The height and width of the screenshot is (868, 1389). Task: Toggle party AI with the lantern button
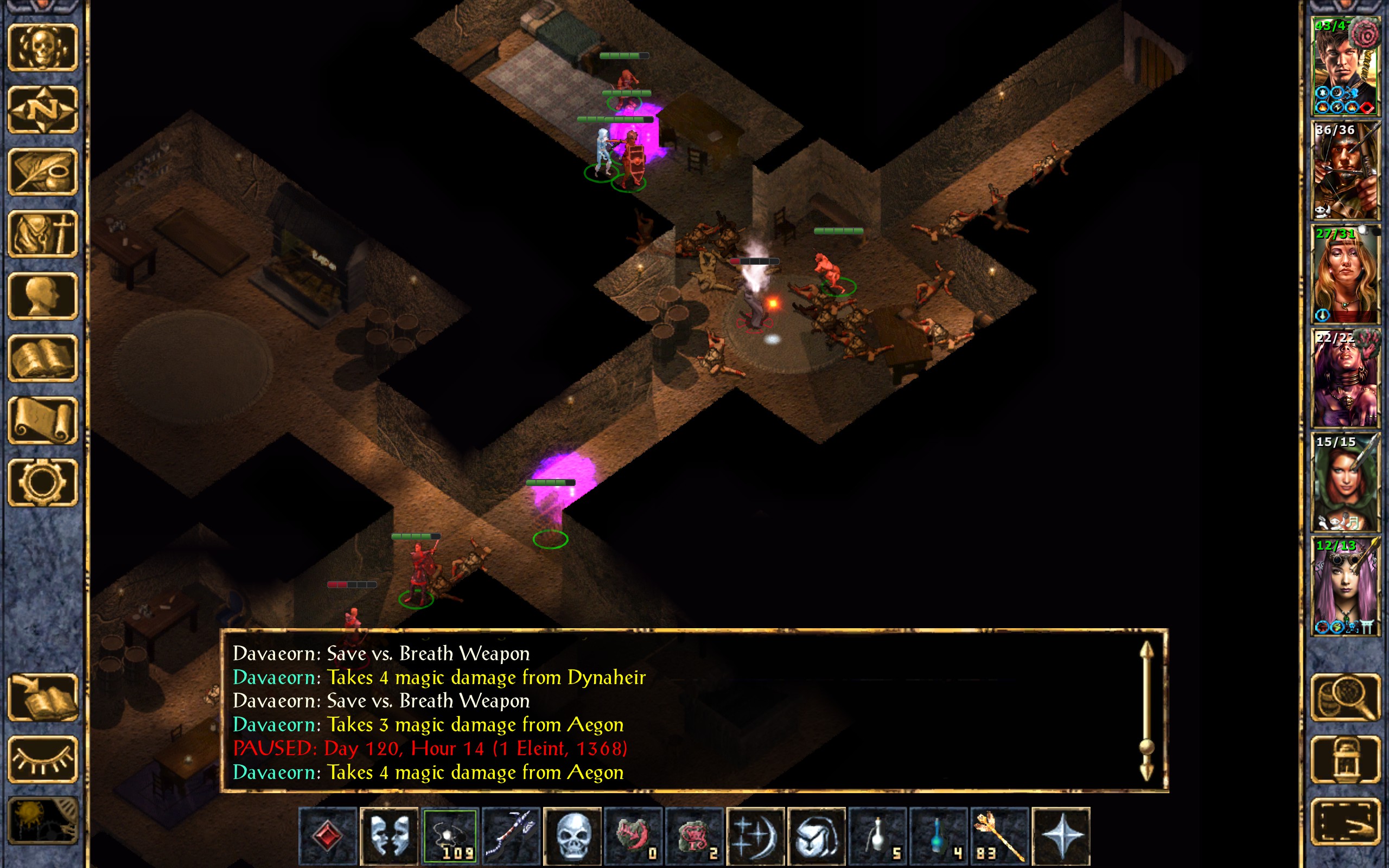(1345, 759)
